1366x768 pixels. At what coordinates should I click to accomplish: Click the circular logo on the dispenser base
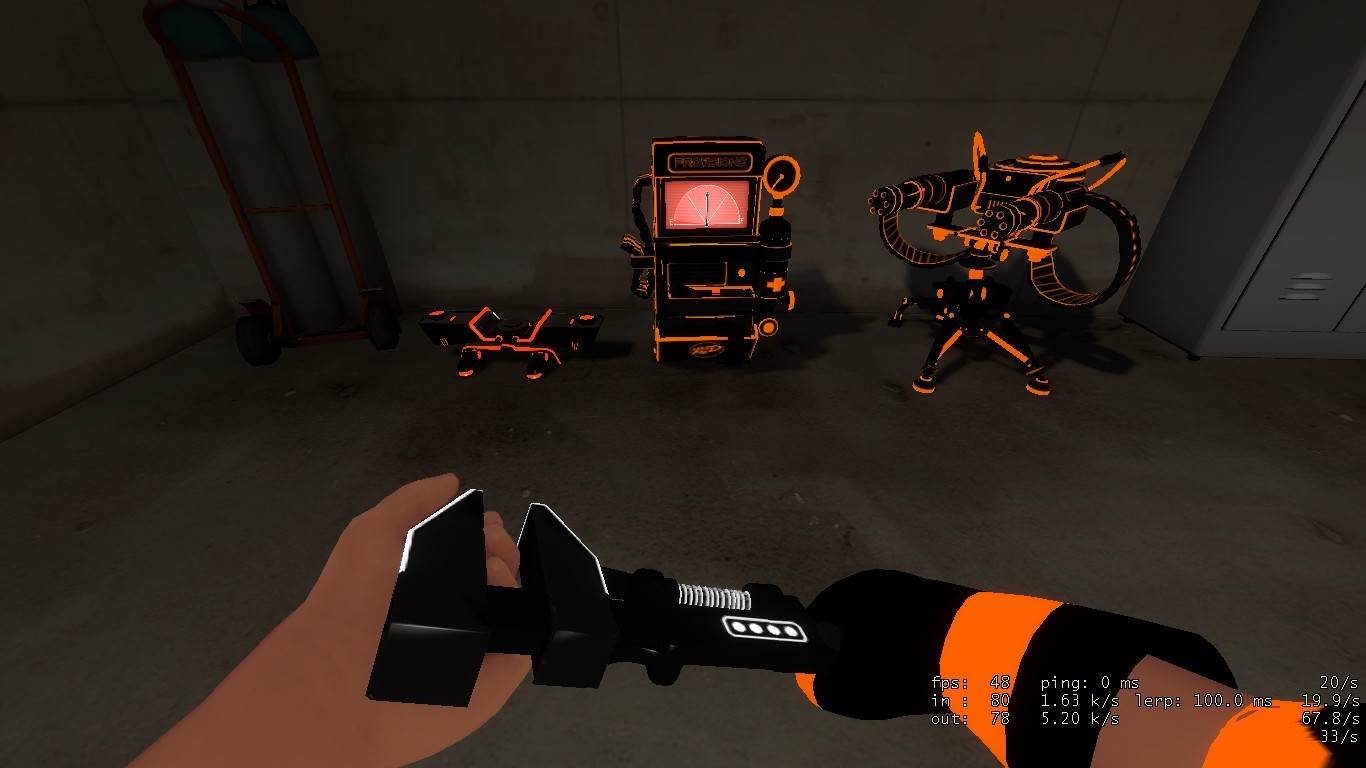(706, 350)
